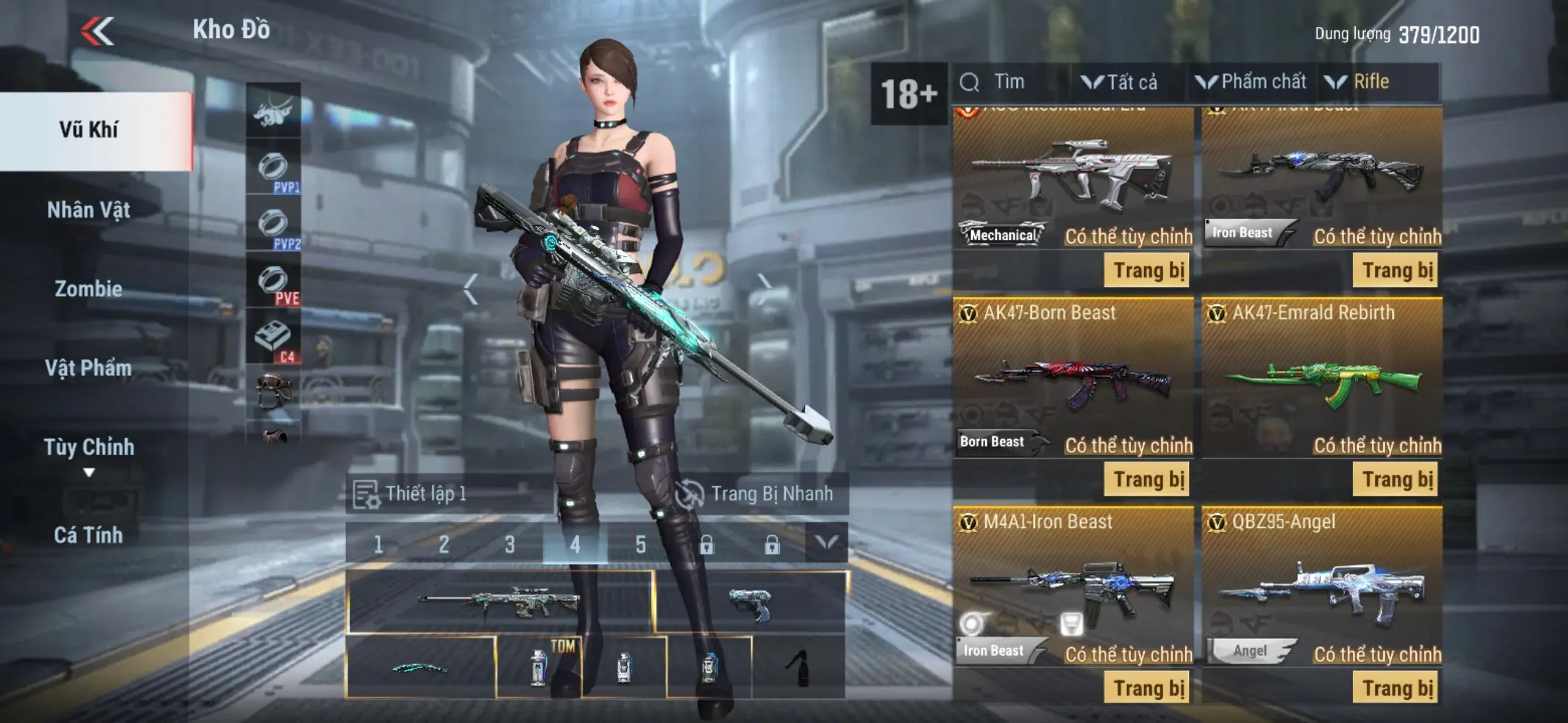
Task: Select the Vật Phẩm tab
Action: click(x=89, y=368)
